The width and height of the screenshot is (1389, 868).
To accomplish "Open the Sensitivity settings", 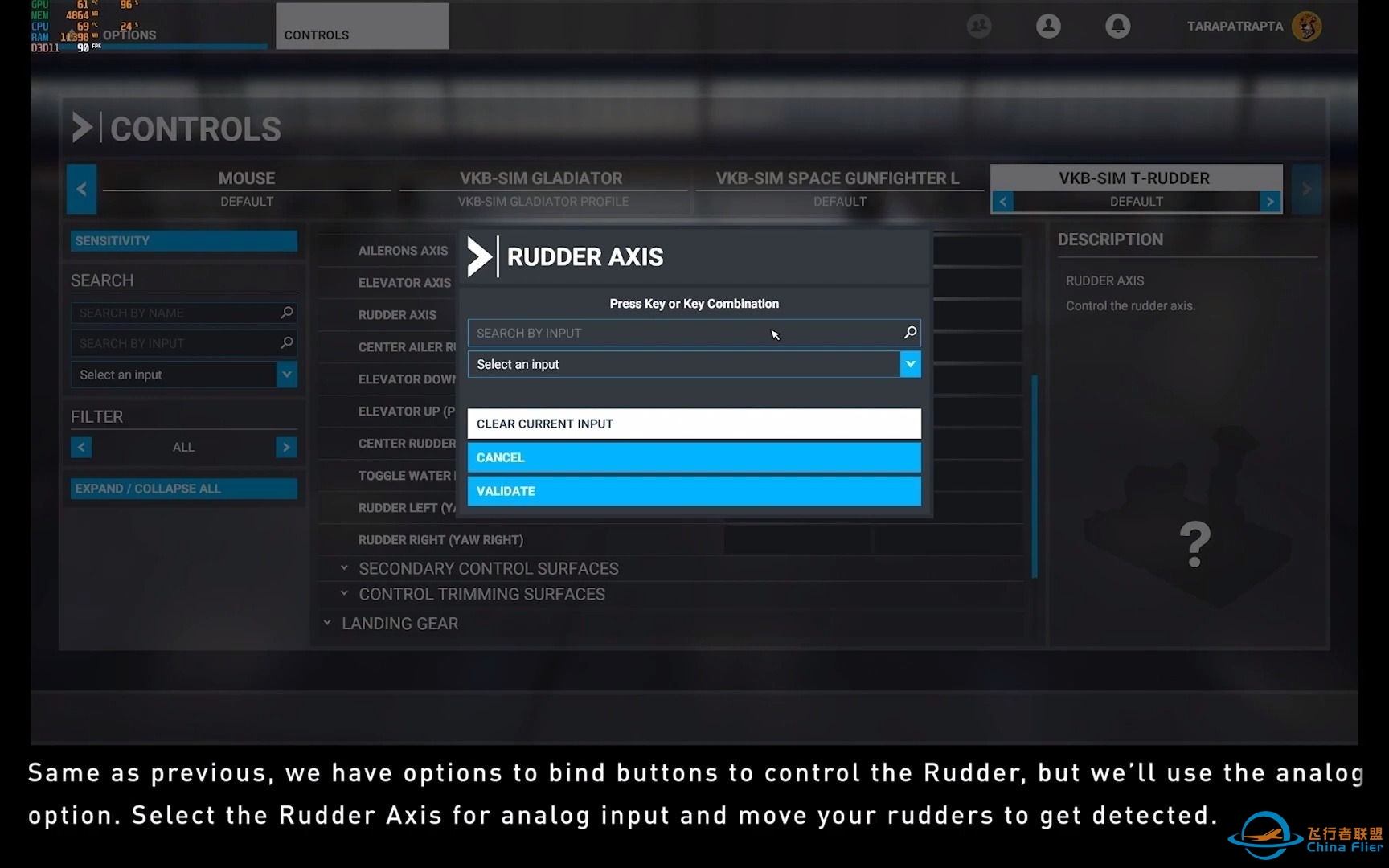I will pos(183,240).
